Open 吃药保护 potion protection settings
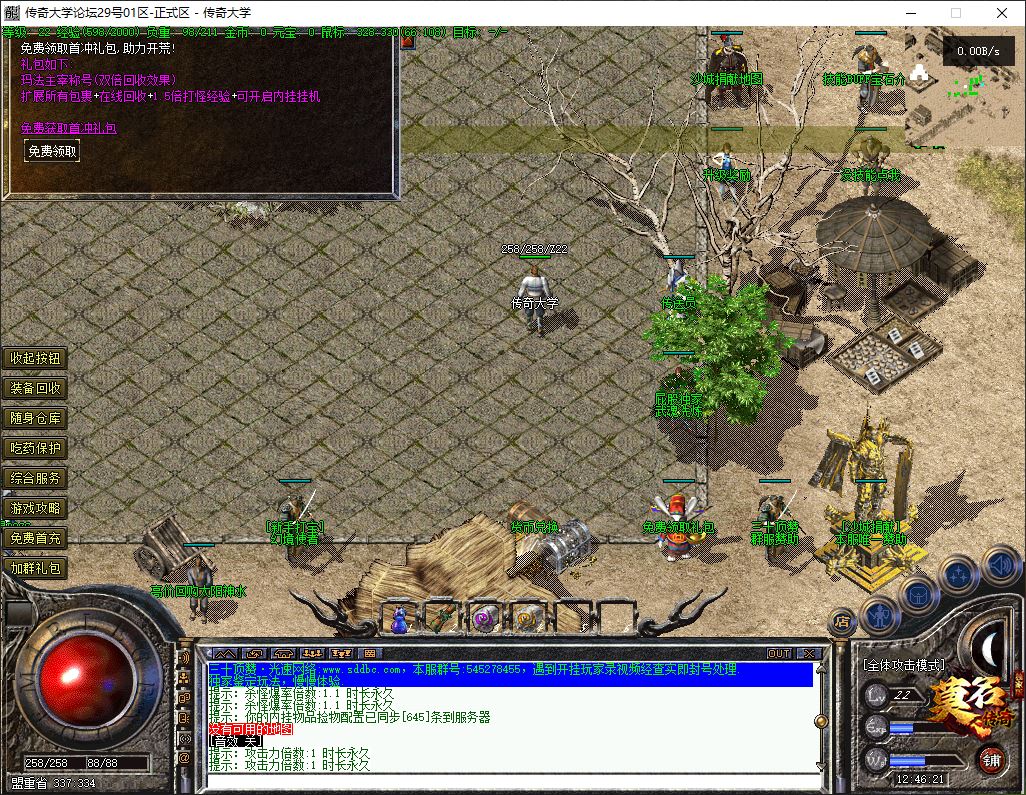The image size is (1026, 795). point(35,448)
